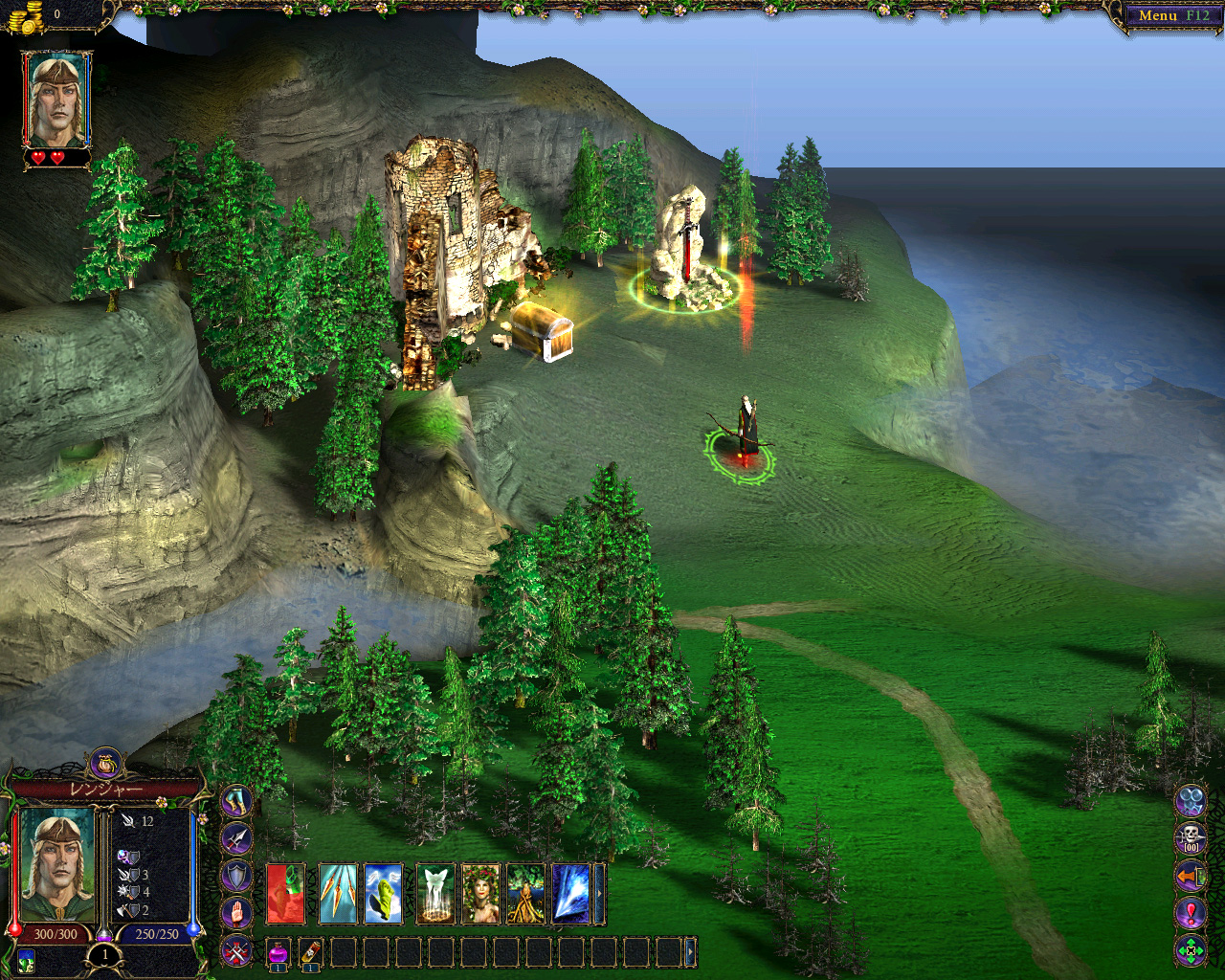Choose the arrow attack command button
The width and height of the screenshot is (1225, 980).
pos(236,839)
